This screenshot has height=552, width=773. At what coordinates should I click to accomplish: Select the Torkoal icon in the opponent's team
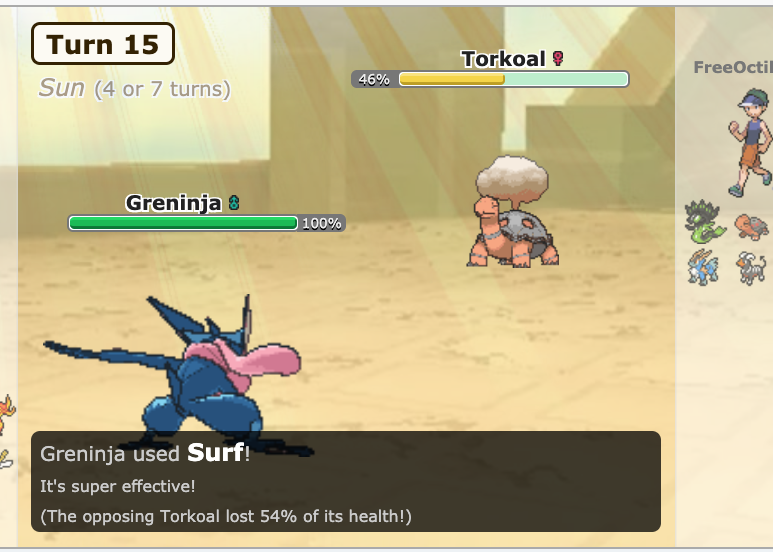[752, 225]
